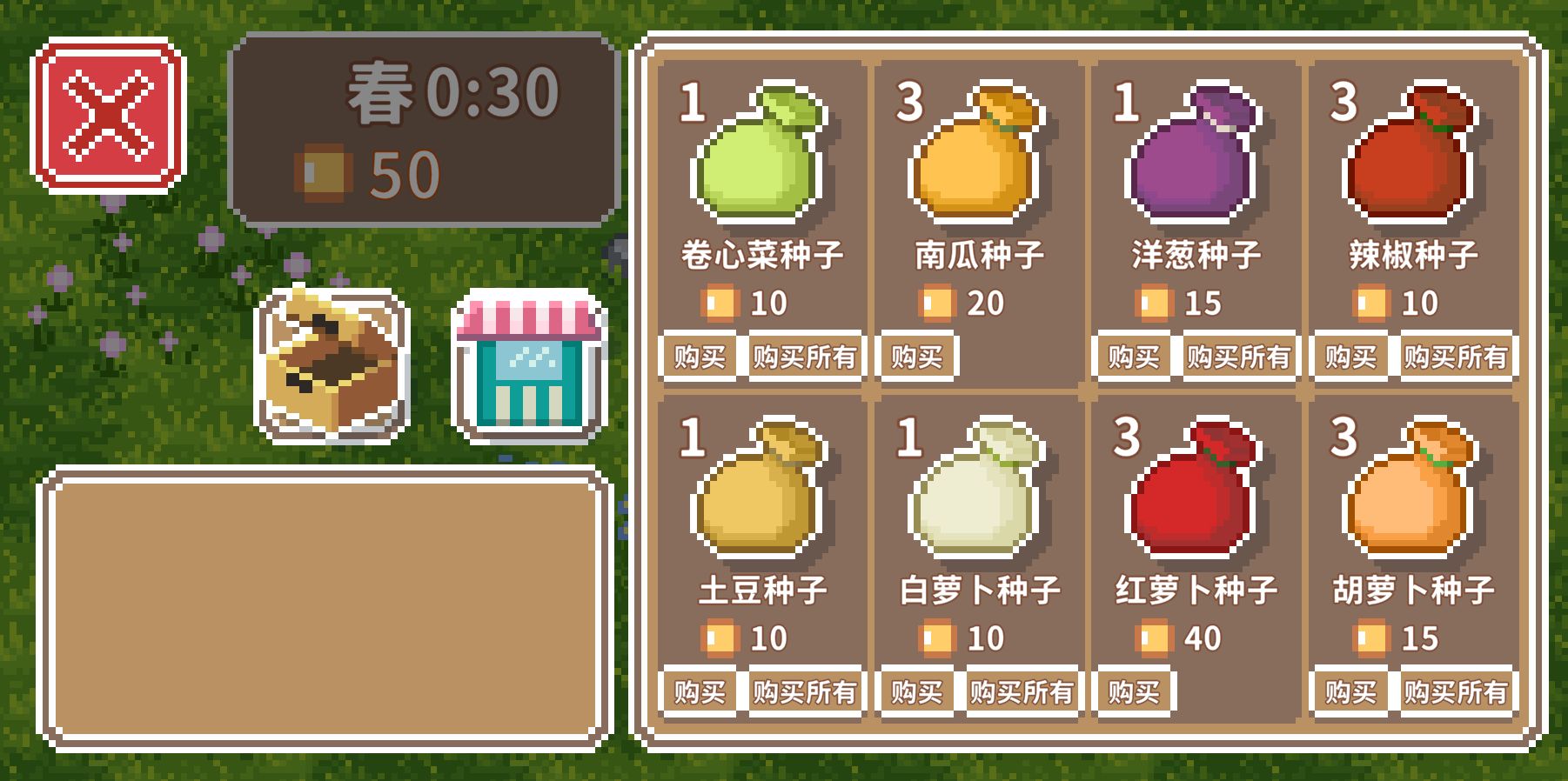The height and width of the screenshot is (781, 1568).
Task: Buy all onion seeds
Action: pyautogui.click(x=1238, y=355)
